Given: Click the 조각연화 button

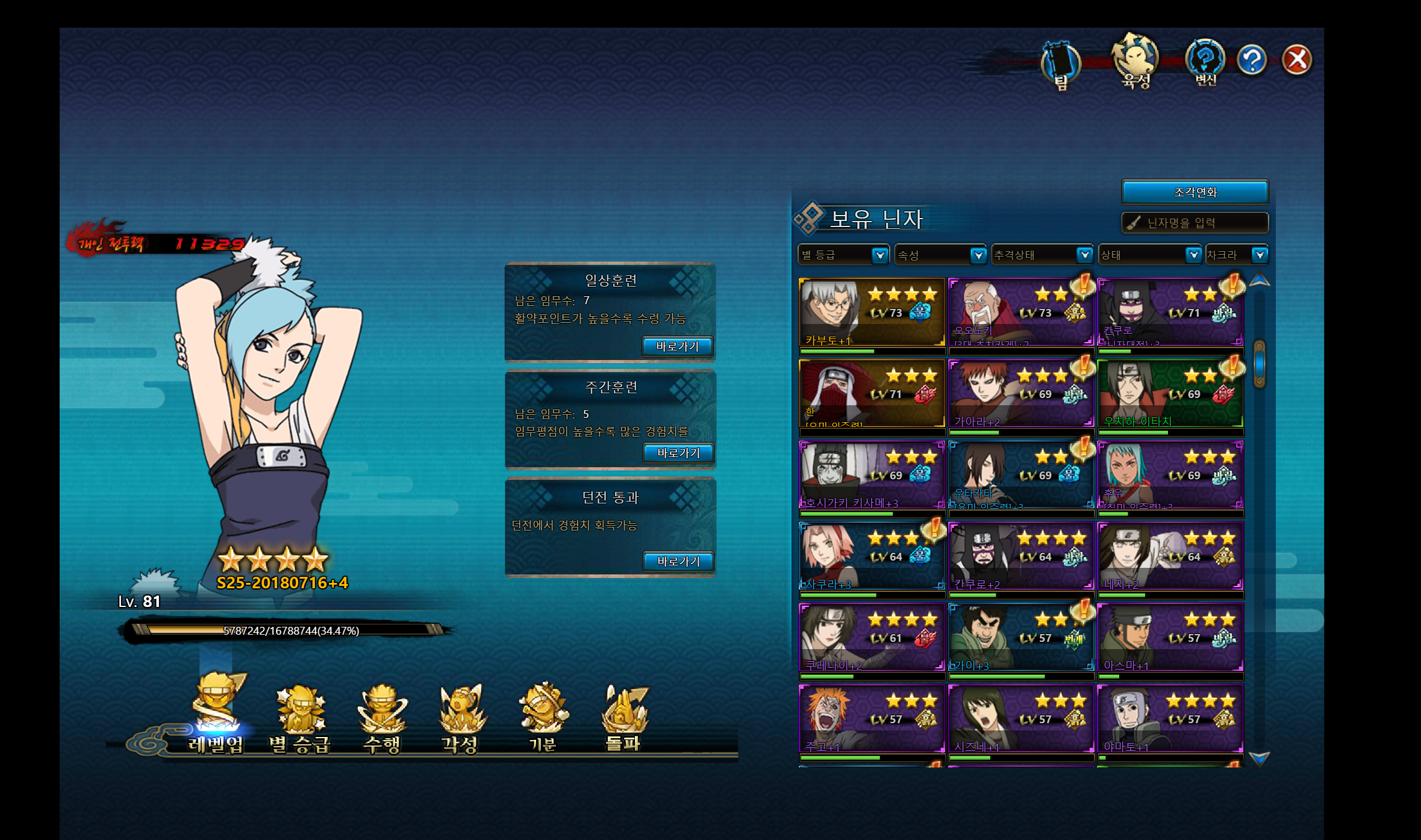Looking at the screenshot, I should [1195, 192].
